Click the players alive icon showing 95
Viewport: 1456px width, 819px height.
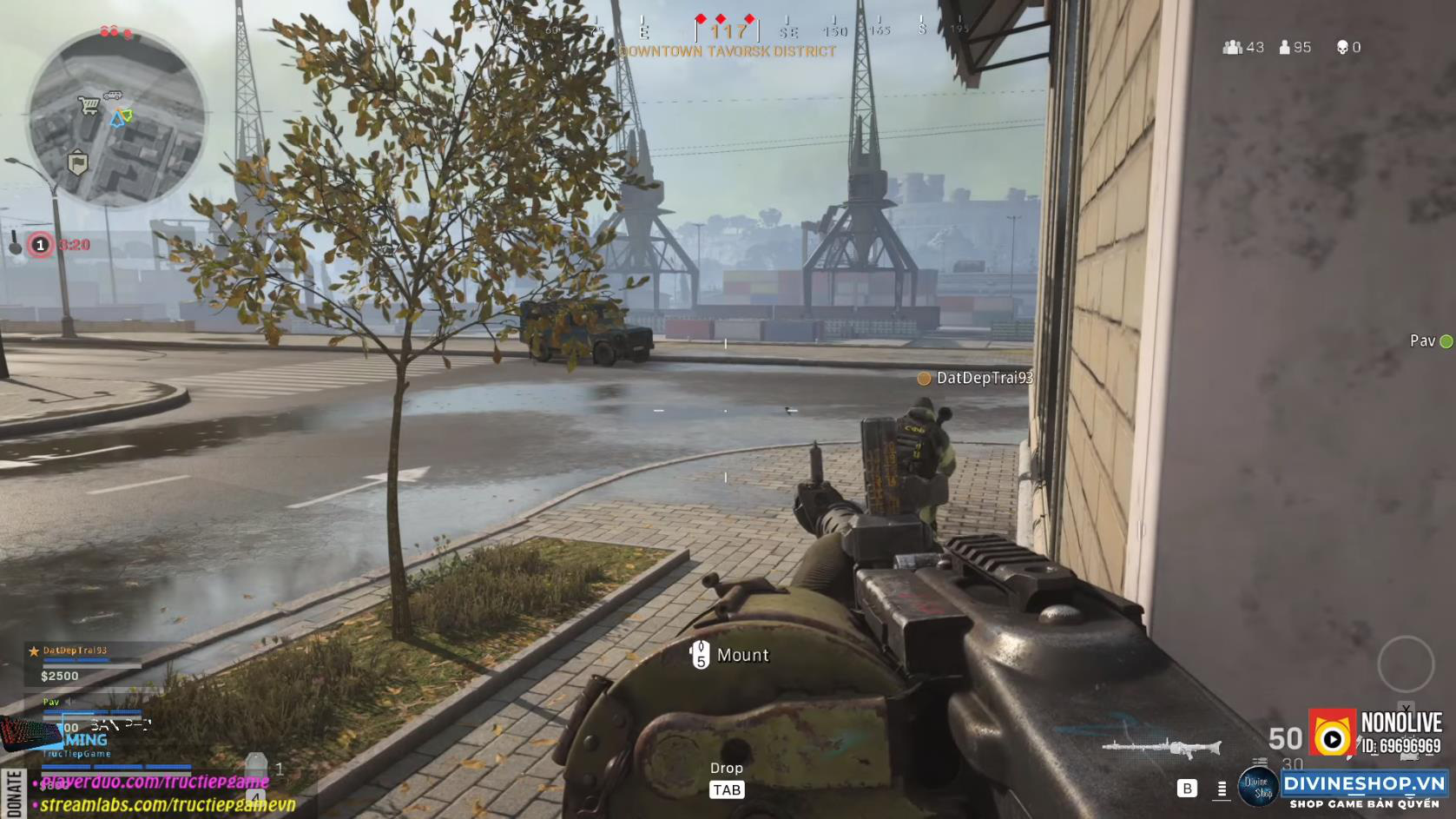tap(1285, 47)
